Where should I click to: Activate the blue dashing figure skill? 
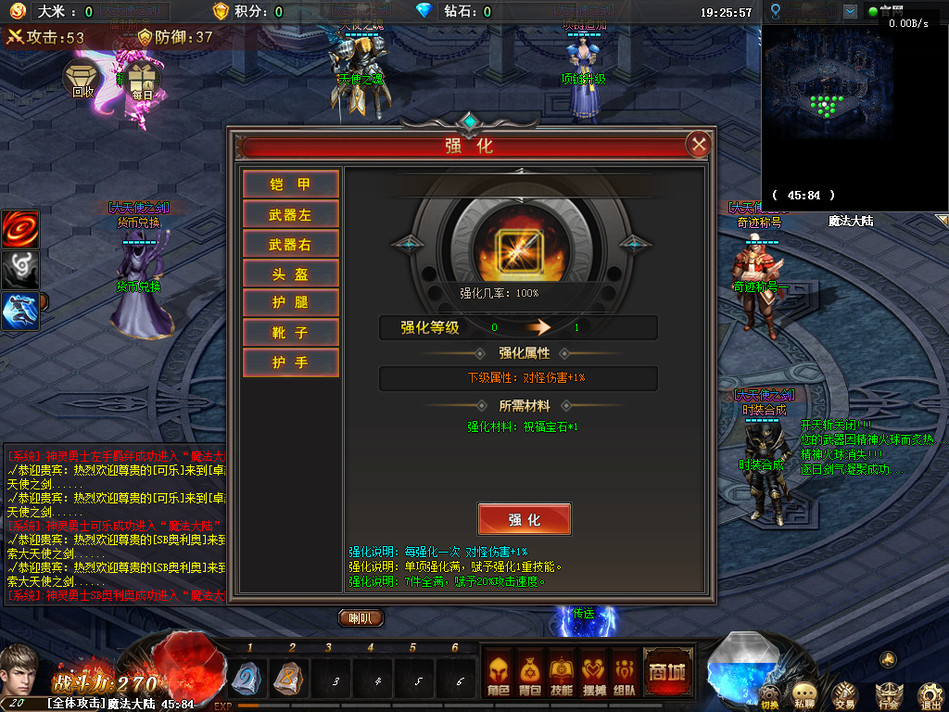point(20,311)
